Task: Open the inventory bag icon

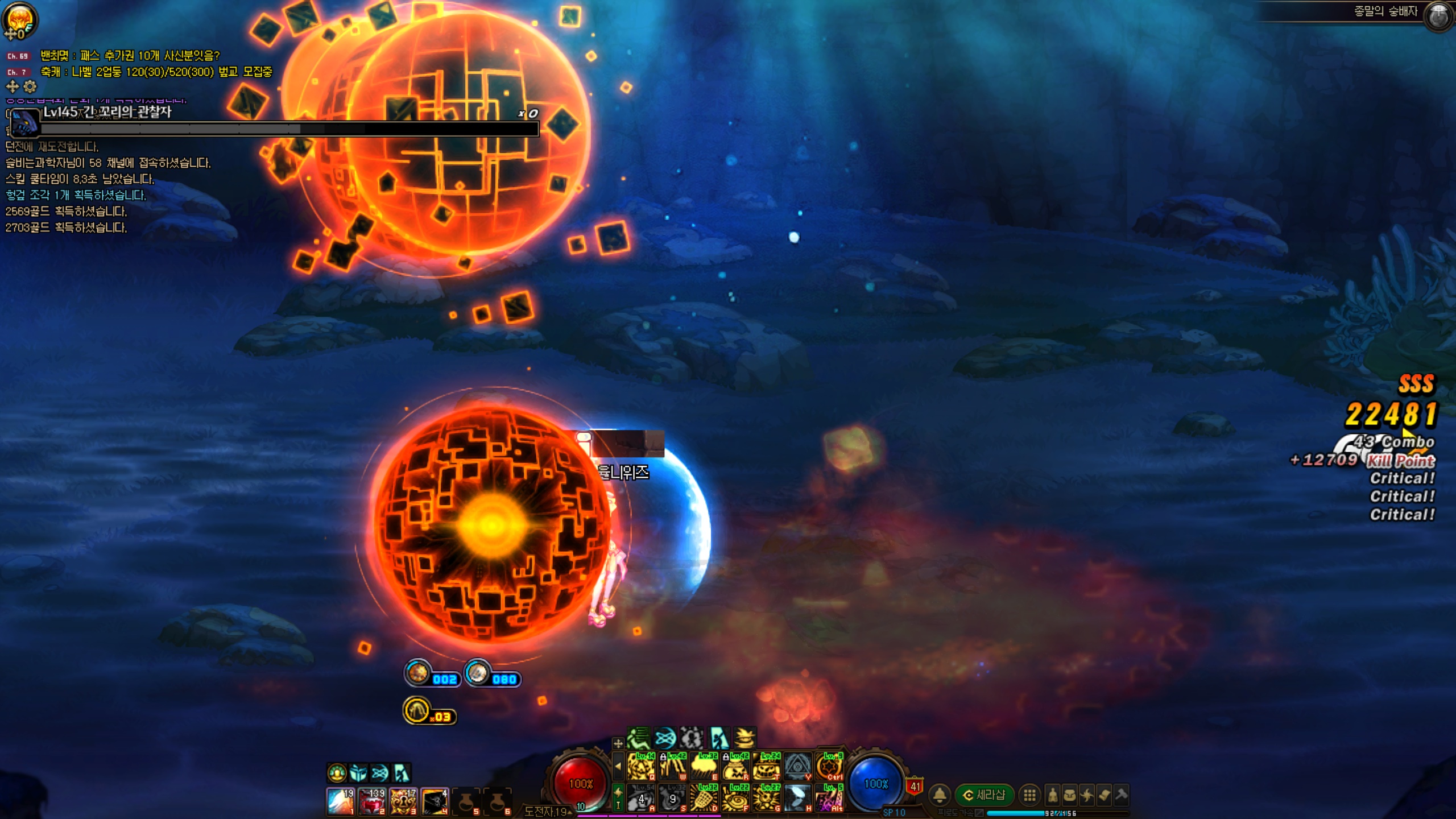Action: [x=1070, y=795]
